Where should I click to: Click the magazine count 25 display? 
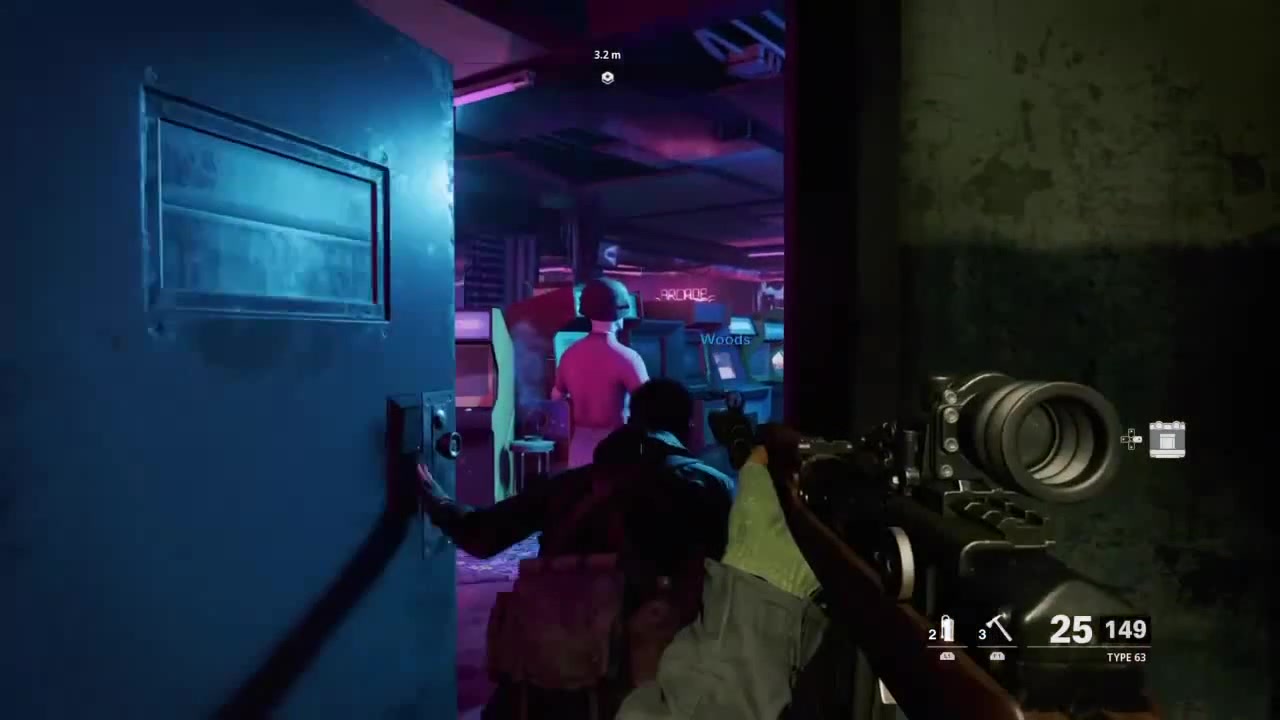(1070, 630)
